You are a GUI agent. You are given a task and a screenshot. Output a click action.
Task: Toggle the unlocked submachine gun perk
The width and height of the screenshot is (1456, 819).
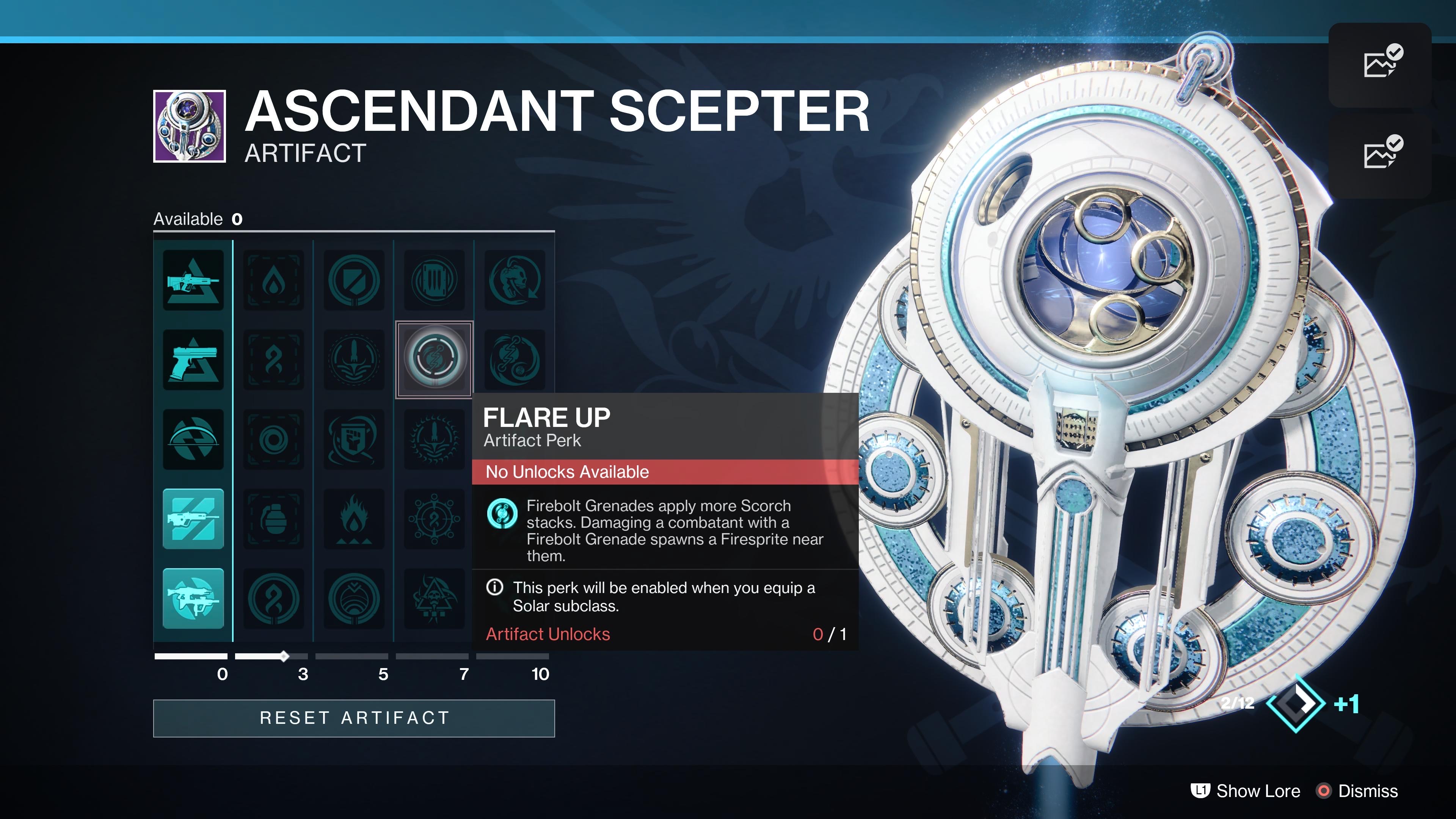pos(193,599)
